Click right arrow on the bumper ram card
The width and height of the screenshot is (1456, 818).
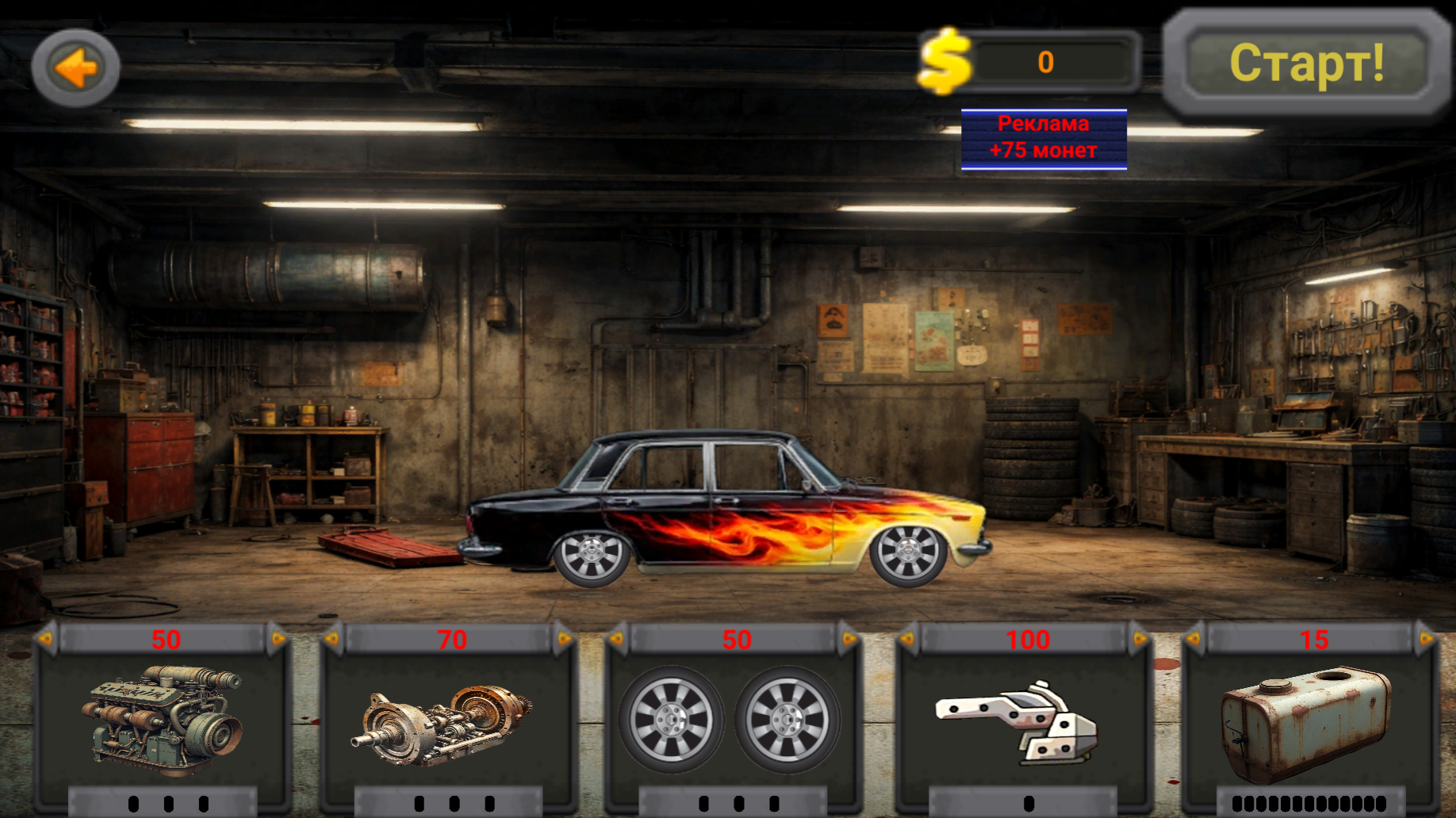(1140, 638)
